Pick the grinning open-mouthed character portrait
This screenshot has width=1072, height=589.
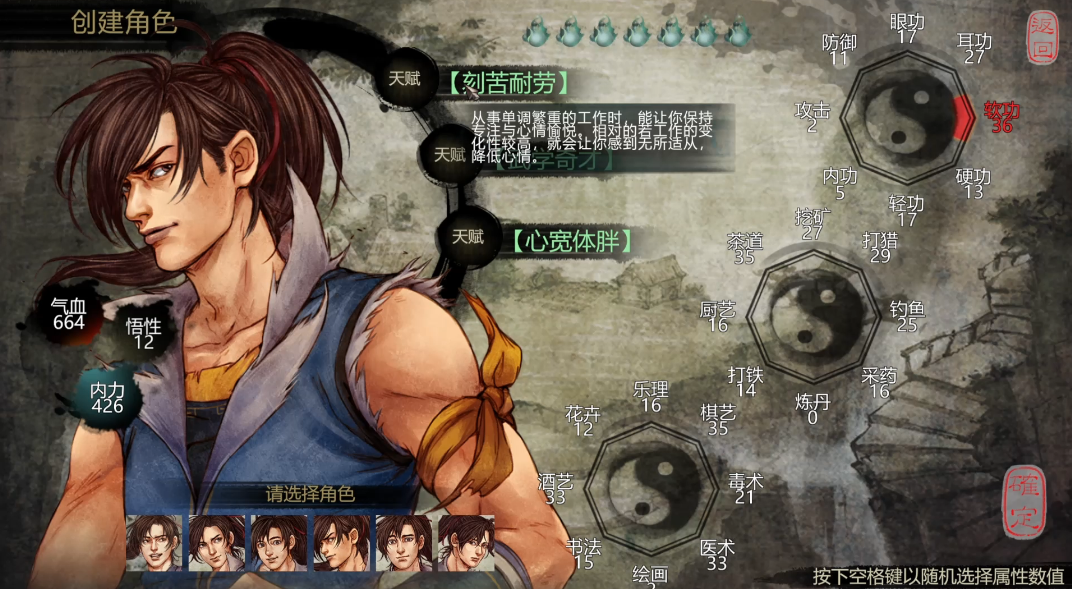154,543
